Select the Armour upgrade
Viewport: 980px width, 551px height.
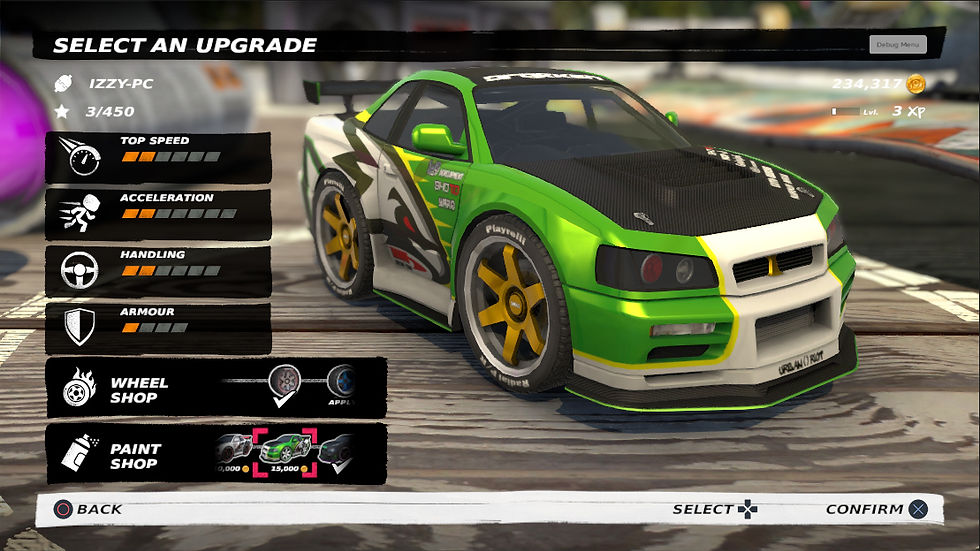[x=157, y=328]
